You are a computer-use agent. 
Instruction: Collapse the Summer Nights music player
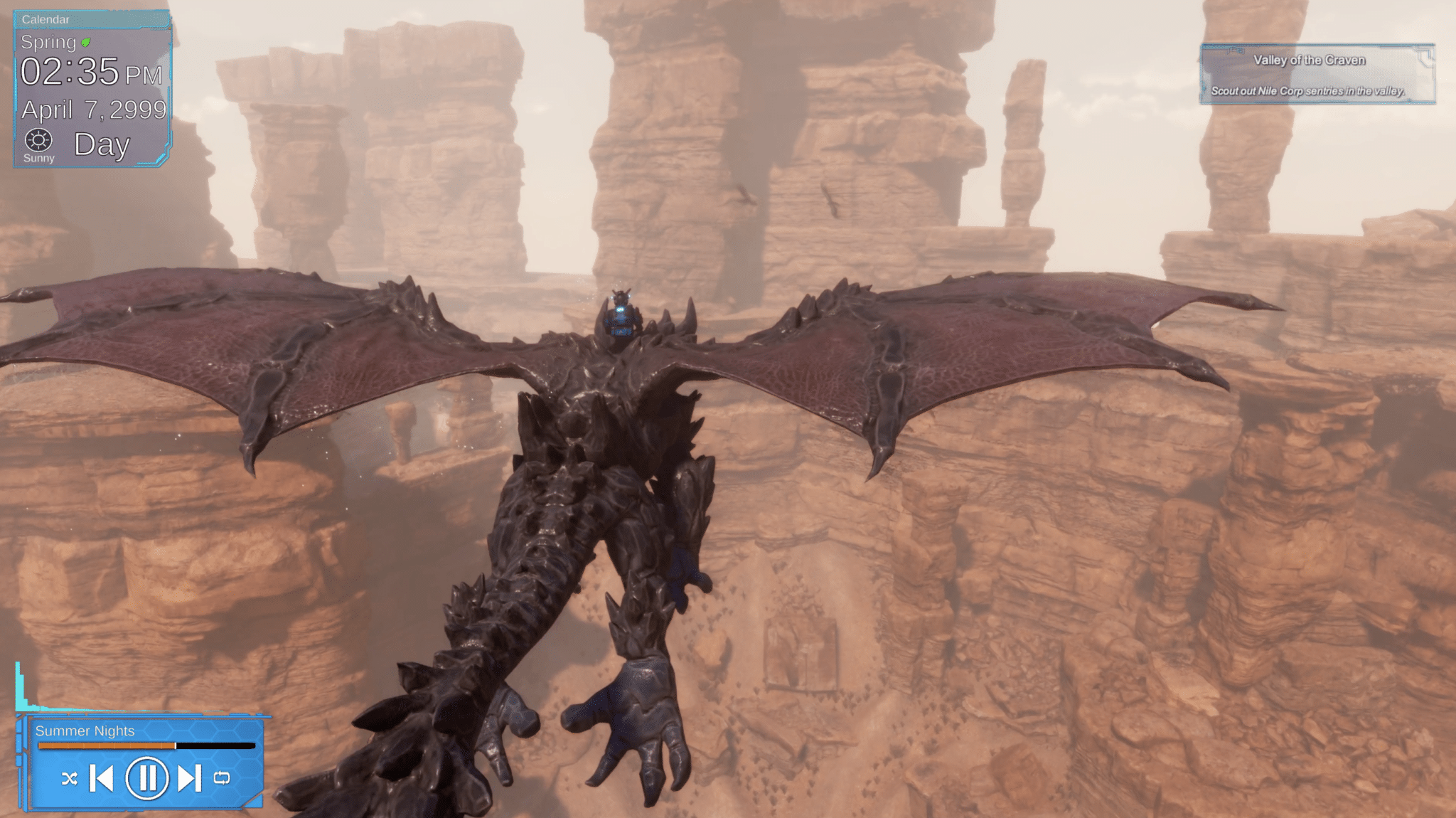85,731
